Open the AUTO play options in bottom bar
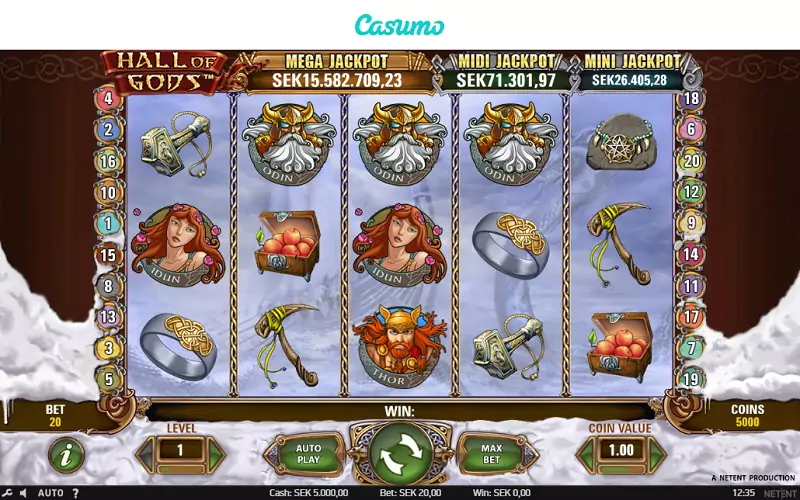The height and width of the screenshot is (500, 800). (50, 492)
